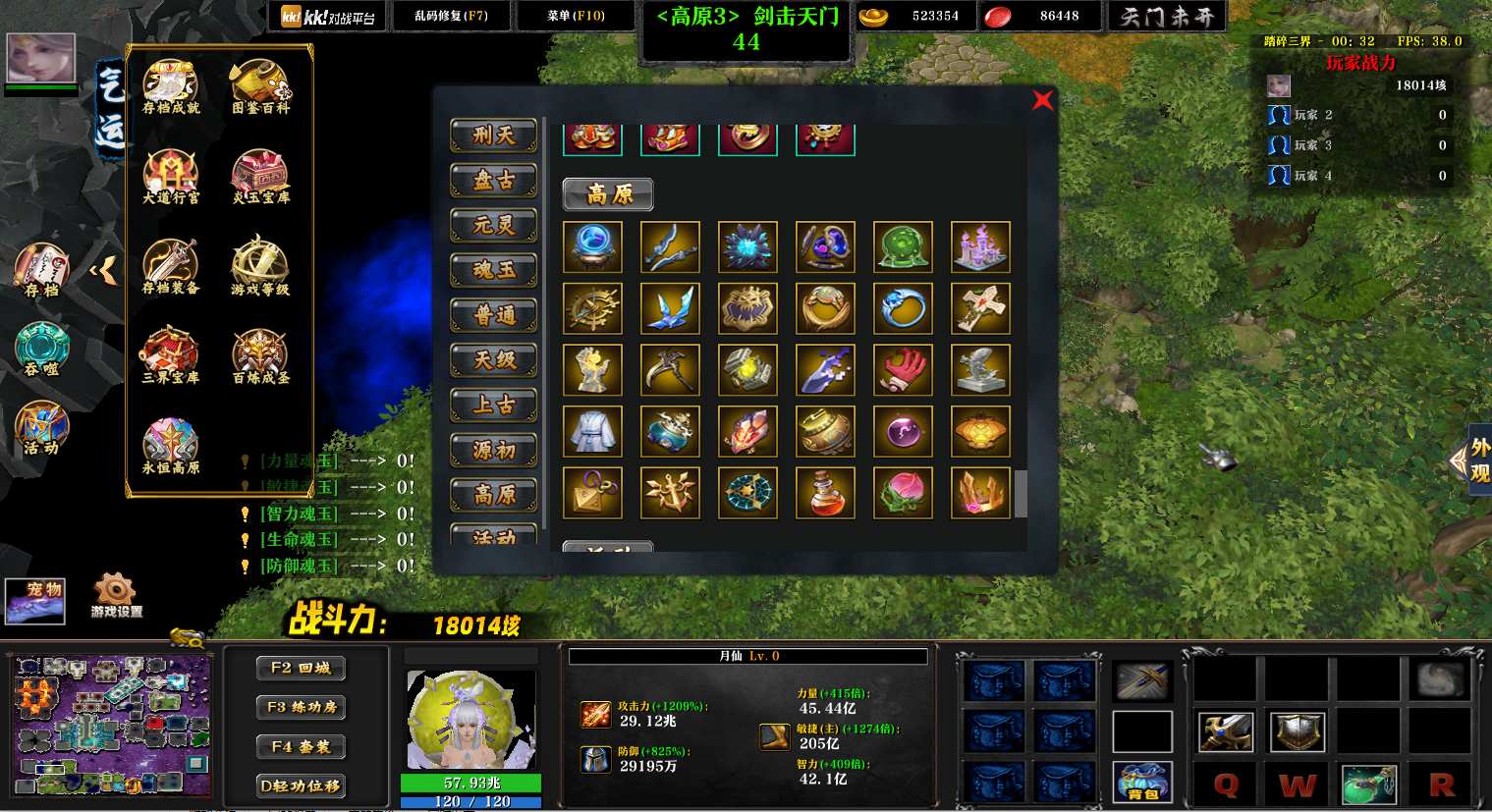Screen dimensions: 1492x812
Task: Switch to the 上古 category
Action: (493, 405)
